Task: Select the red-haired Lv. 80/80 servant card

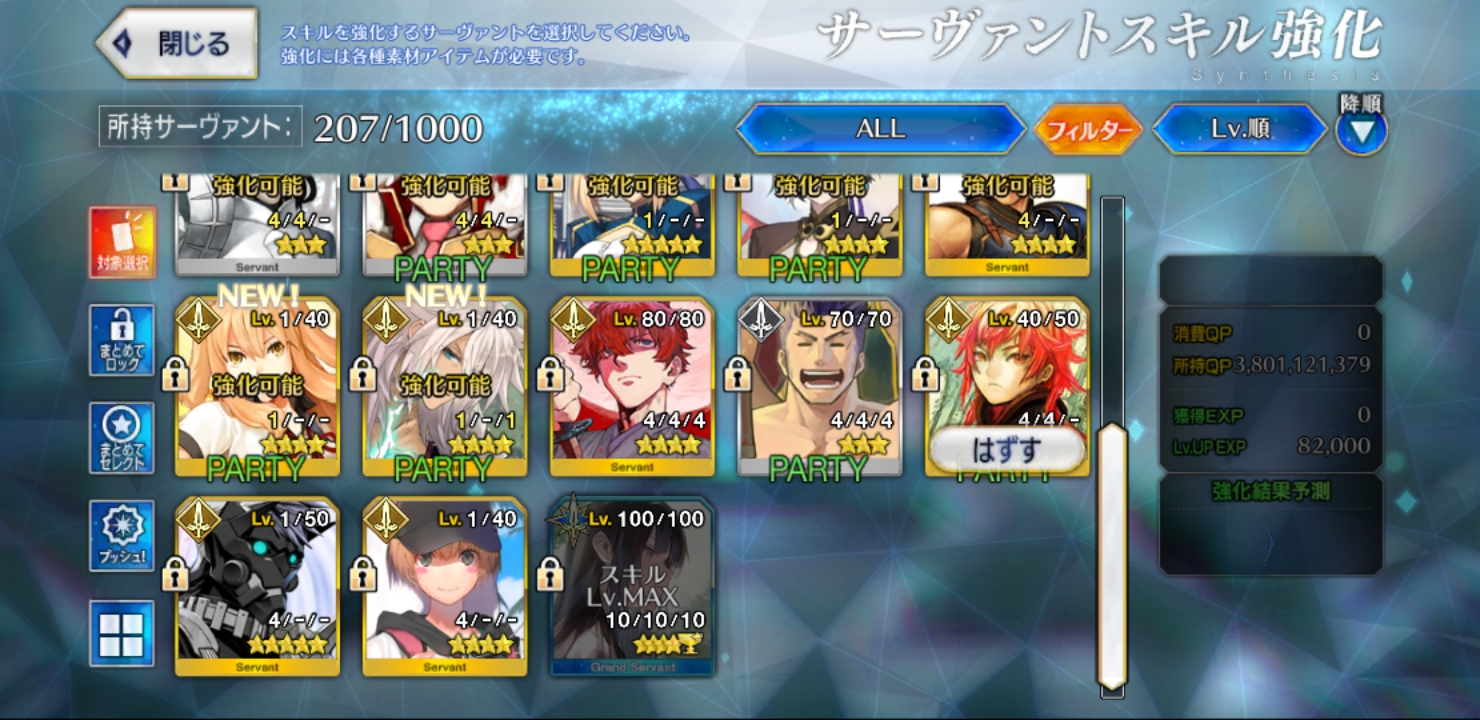Action: (x=632, y=385)
